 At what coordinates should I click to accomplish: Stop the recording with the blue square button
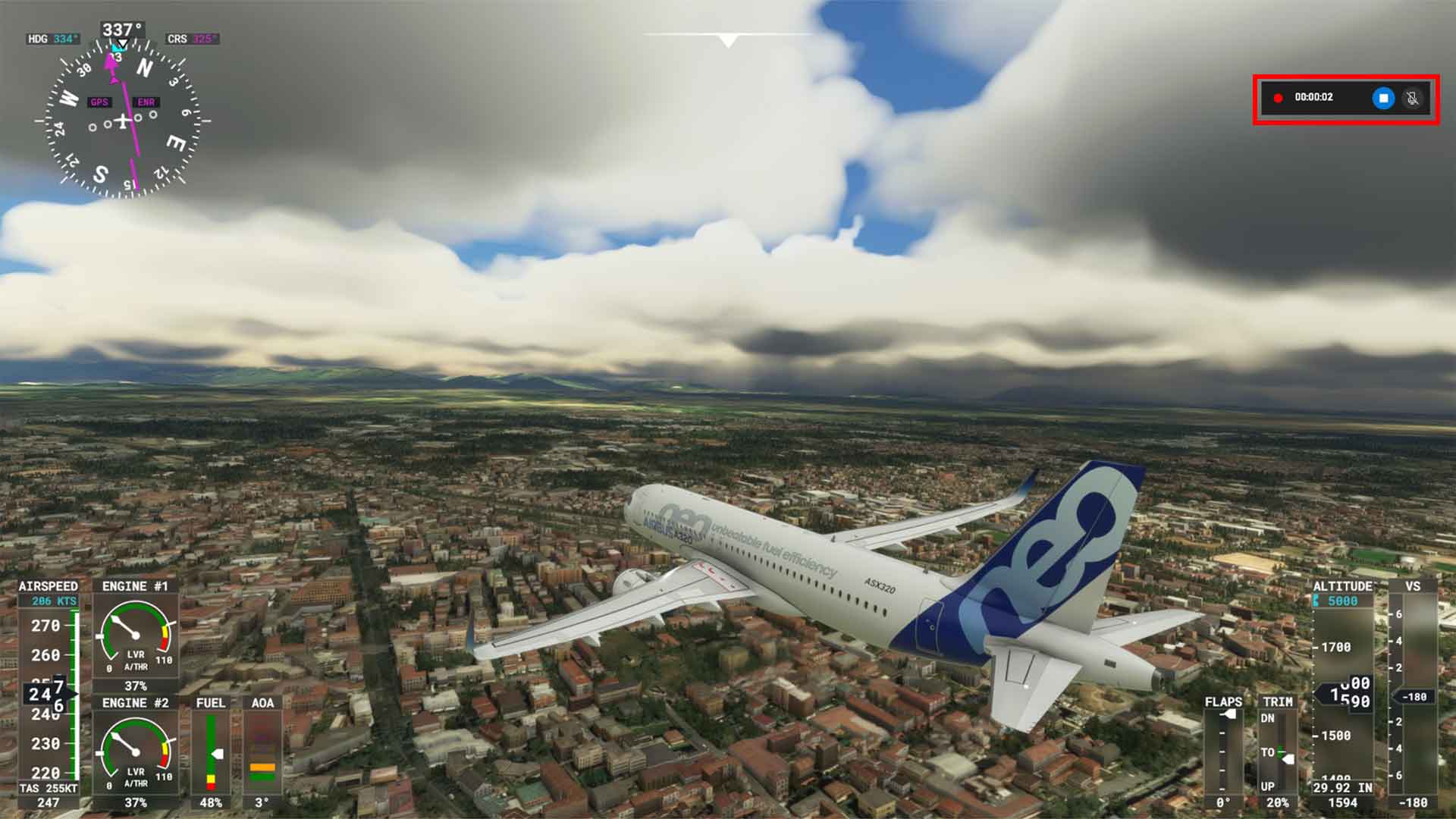pyautogui.click(x=1382, y=98)
